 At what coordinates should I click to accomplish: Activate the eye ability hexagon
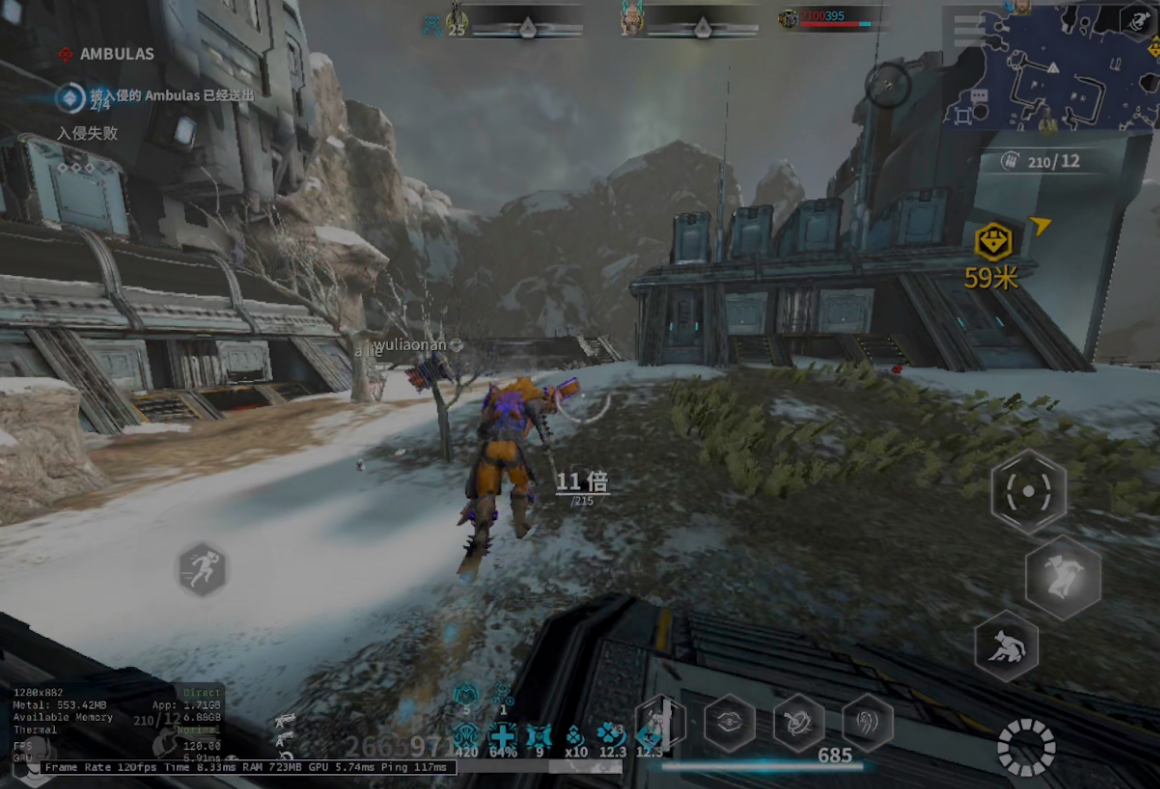tap(729, 722)
